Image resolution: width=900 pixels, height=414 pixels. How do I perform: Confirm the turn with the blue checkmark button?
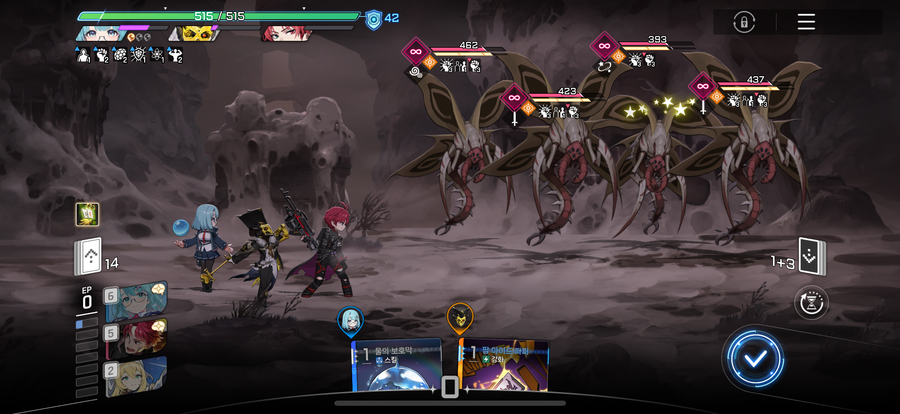pos(757,356)
